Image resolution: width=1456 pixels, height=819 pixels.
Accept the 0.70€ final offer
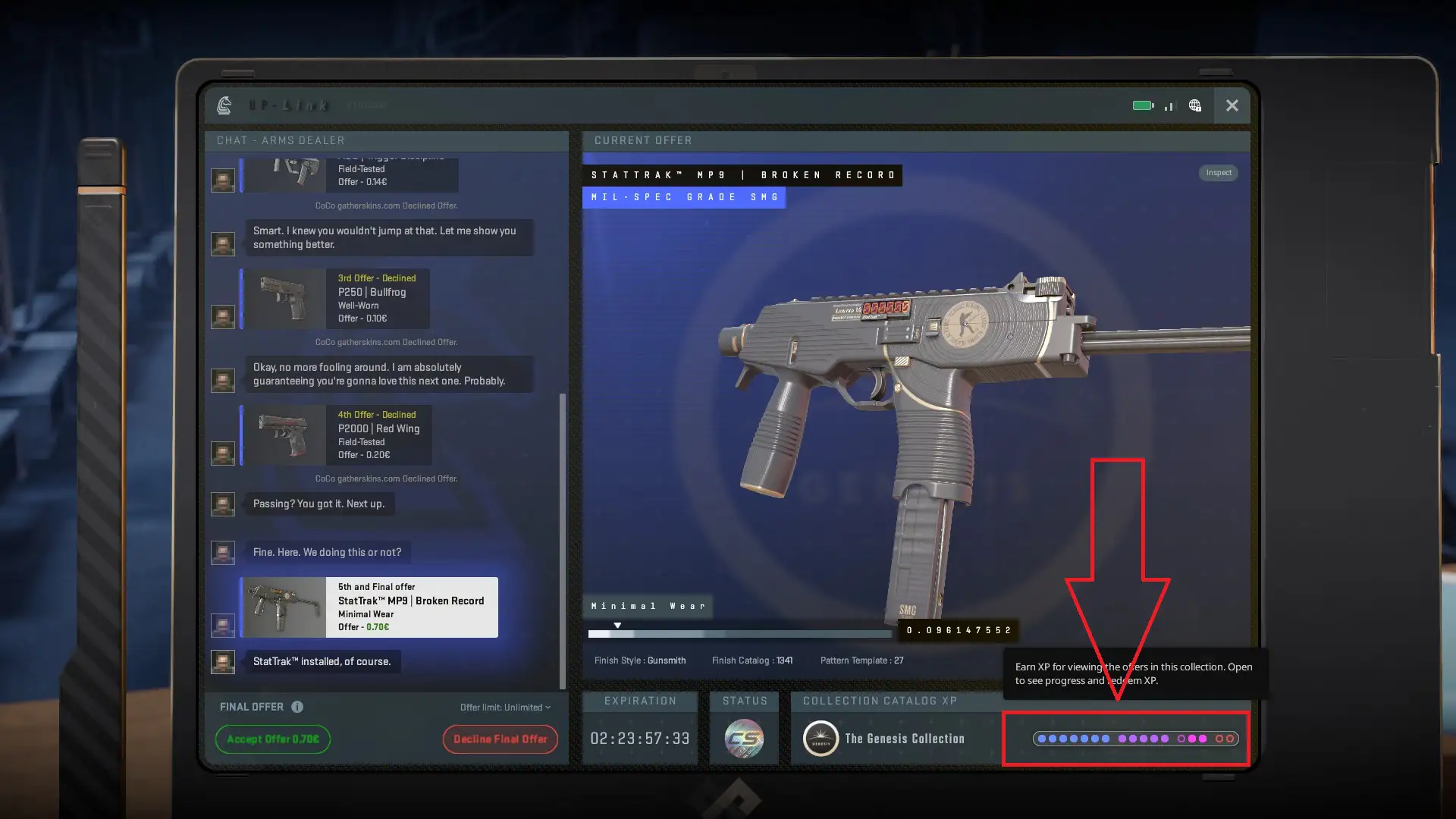[x=272, y=739]
